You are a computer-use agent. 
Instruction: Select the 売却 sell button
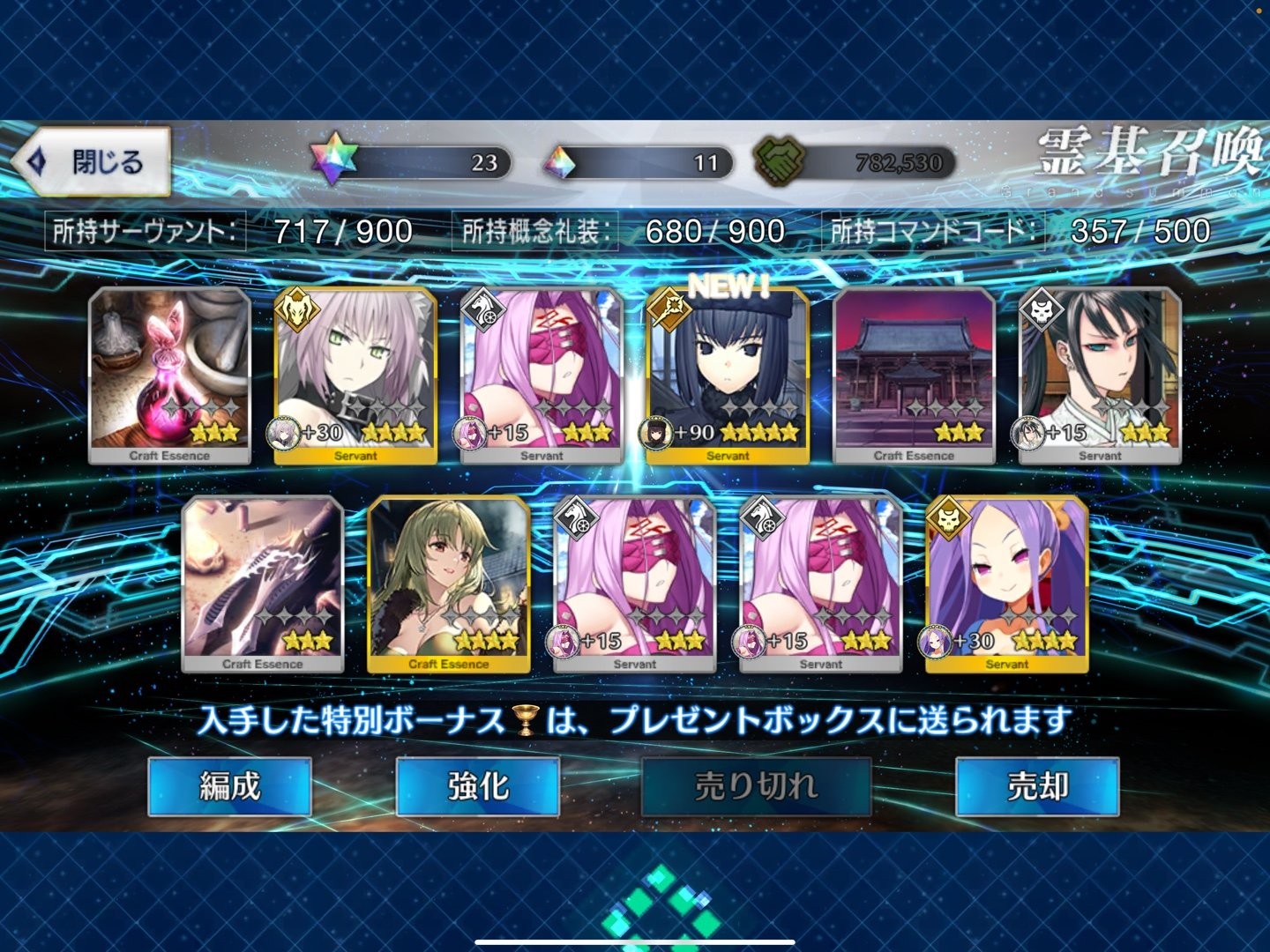[x=1037, y=785]
